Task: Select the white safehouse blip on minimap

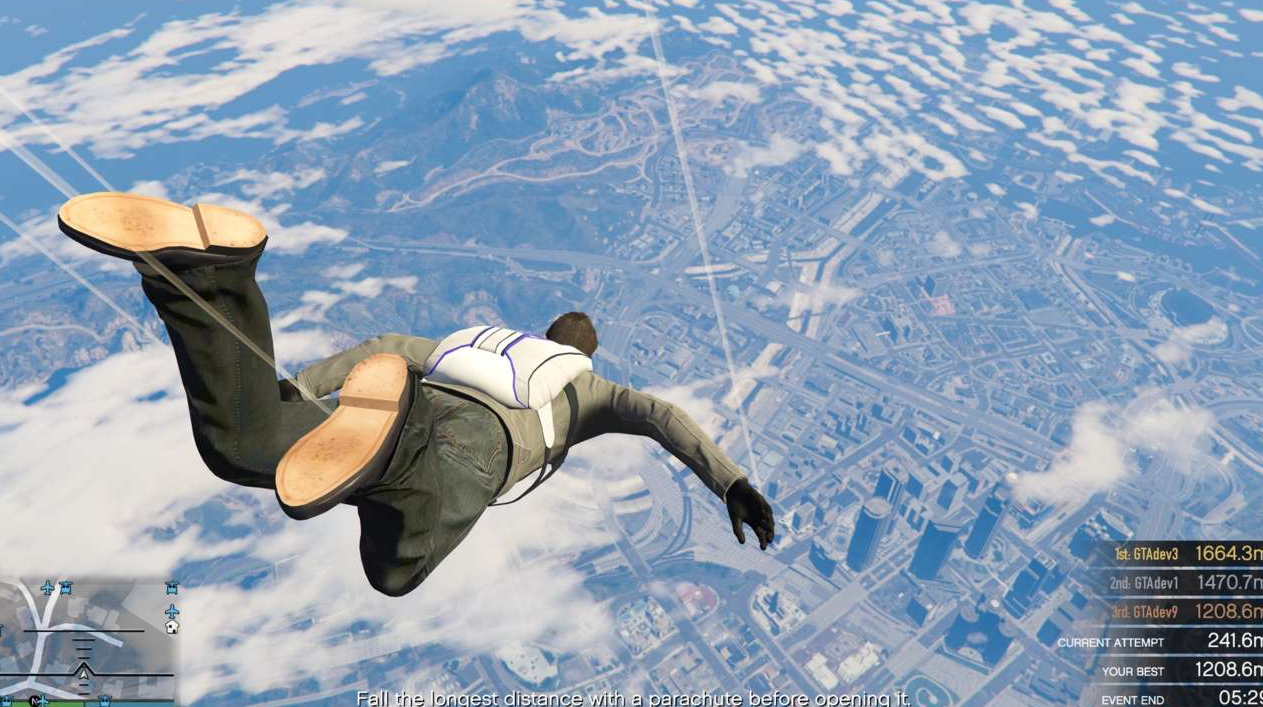Action: pos(172,627)
